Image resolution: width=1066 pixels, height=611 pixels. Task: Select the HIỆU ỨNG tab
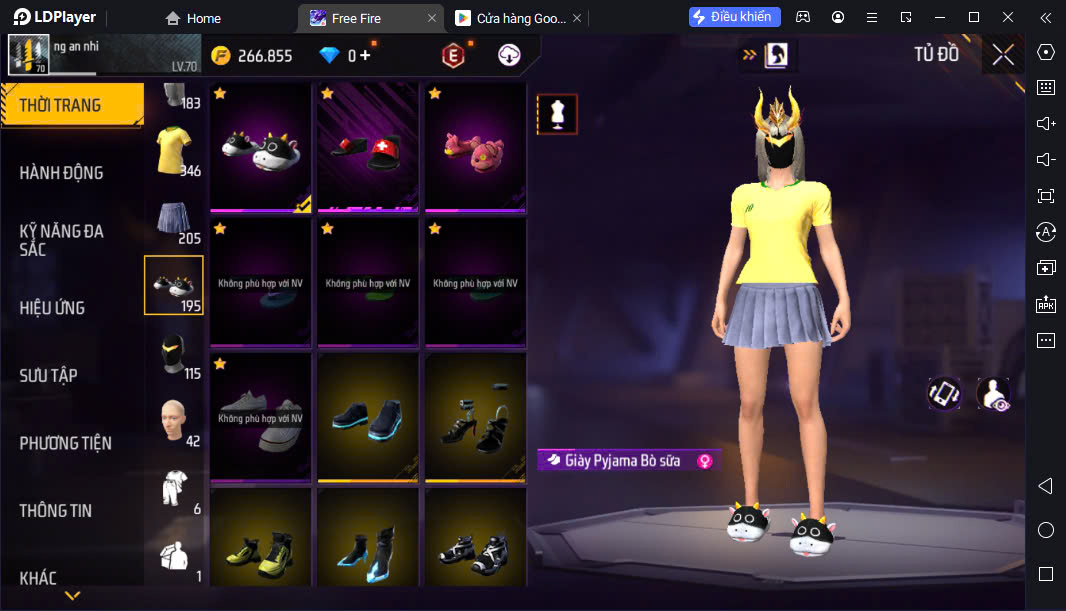click(x=52, y=307)
